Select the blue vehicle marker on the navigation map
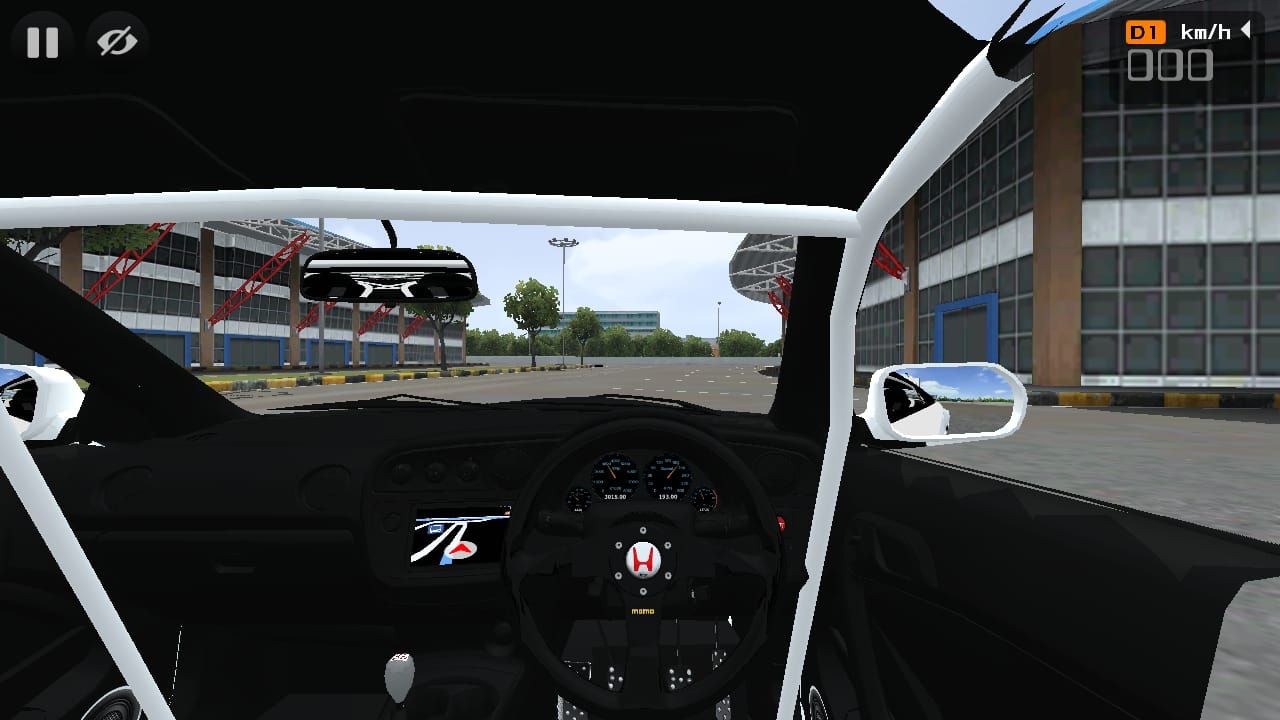1280x720 pixels. tap(434, 529)
